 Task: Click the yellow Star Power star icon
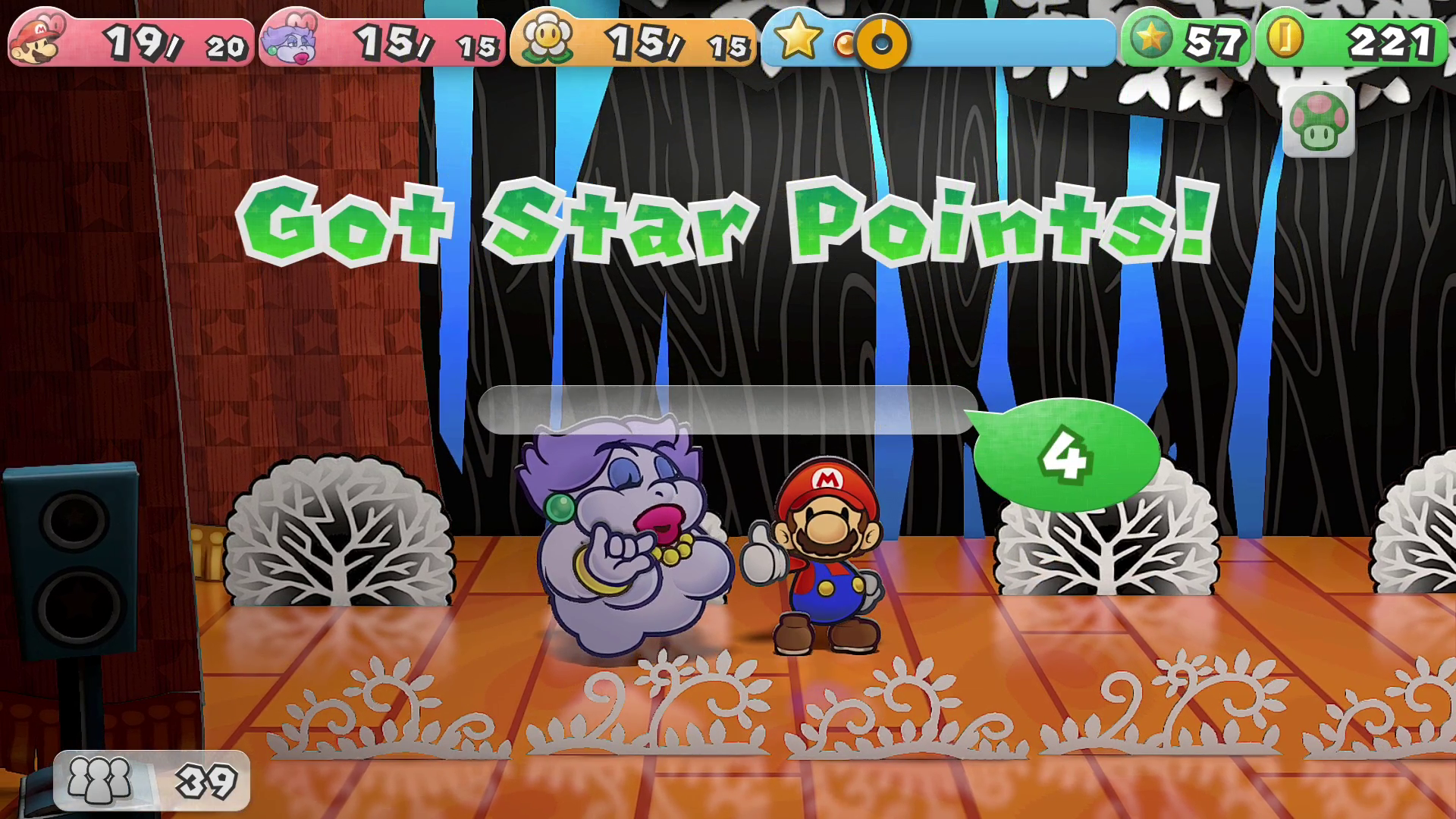pyautogui.click(x=796, y=36)
